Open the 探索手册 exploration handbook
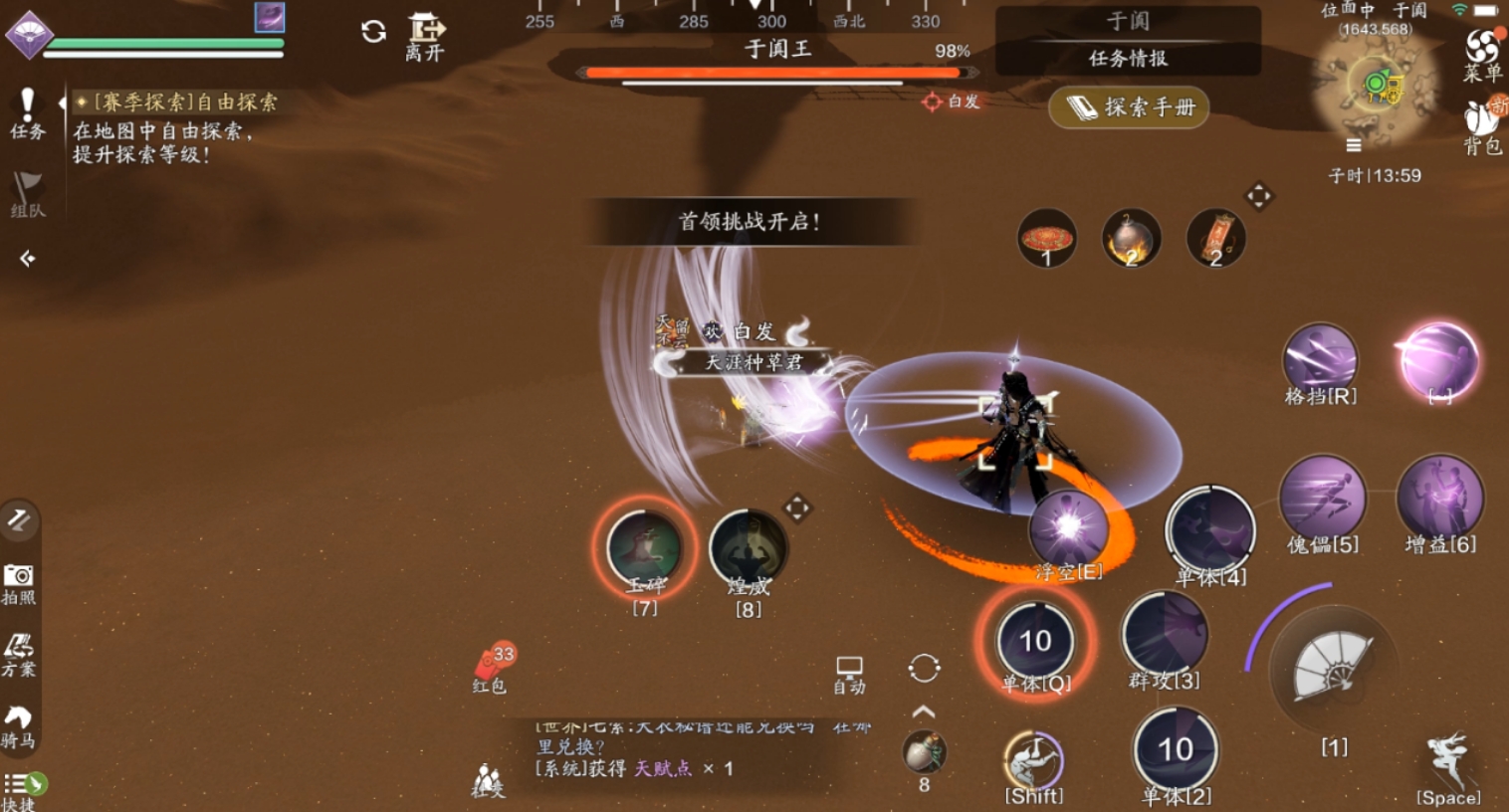Screen dimensions: 1509x812 [1129, 106]
